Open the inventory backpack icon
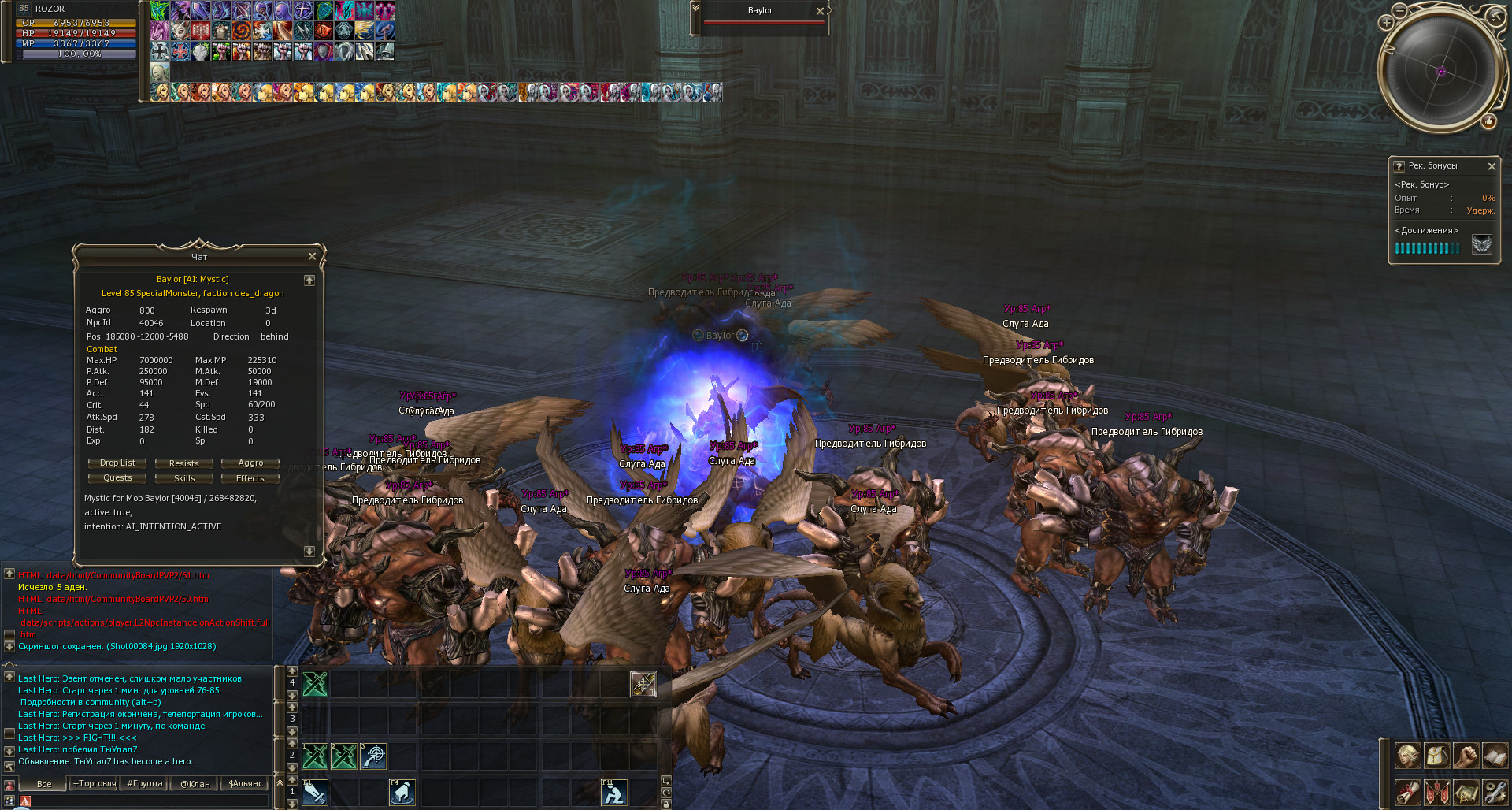The image size is (1512, 810). pos(1436,756)
